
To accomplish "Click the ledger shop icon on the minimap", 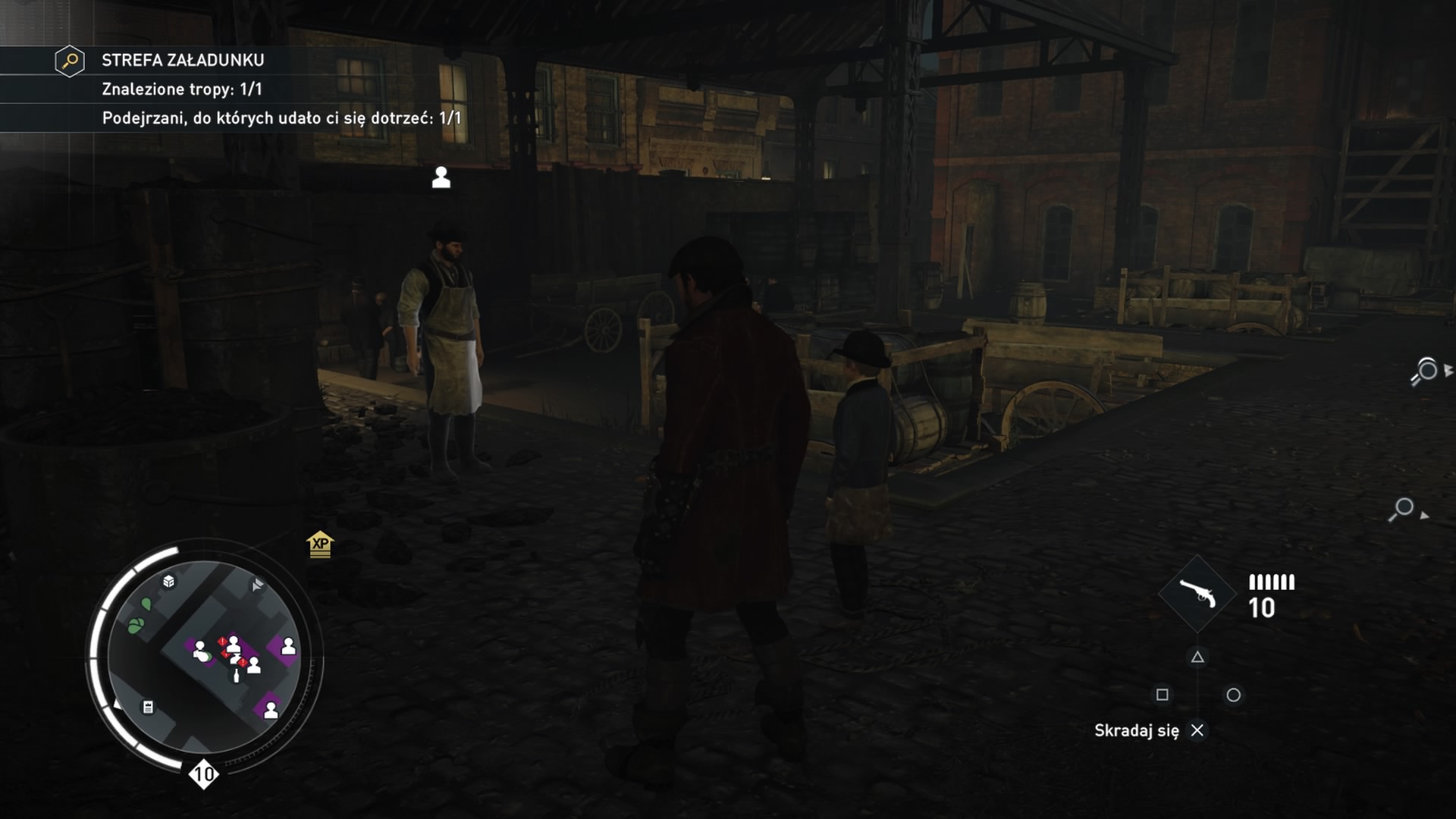I will click(146, 708).
